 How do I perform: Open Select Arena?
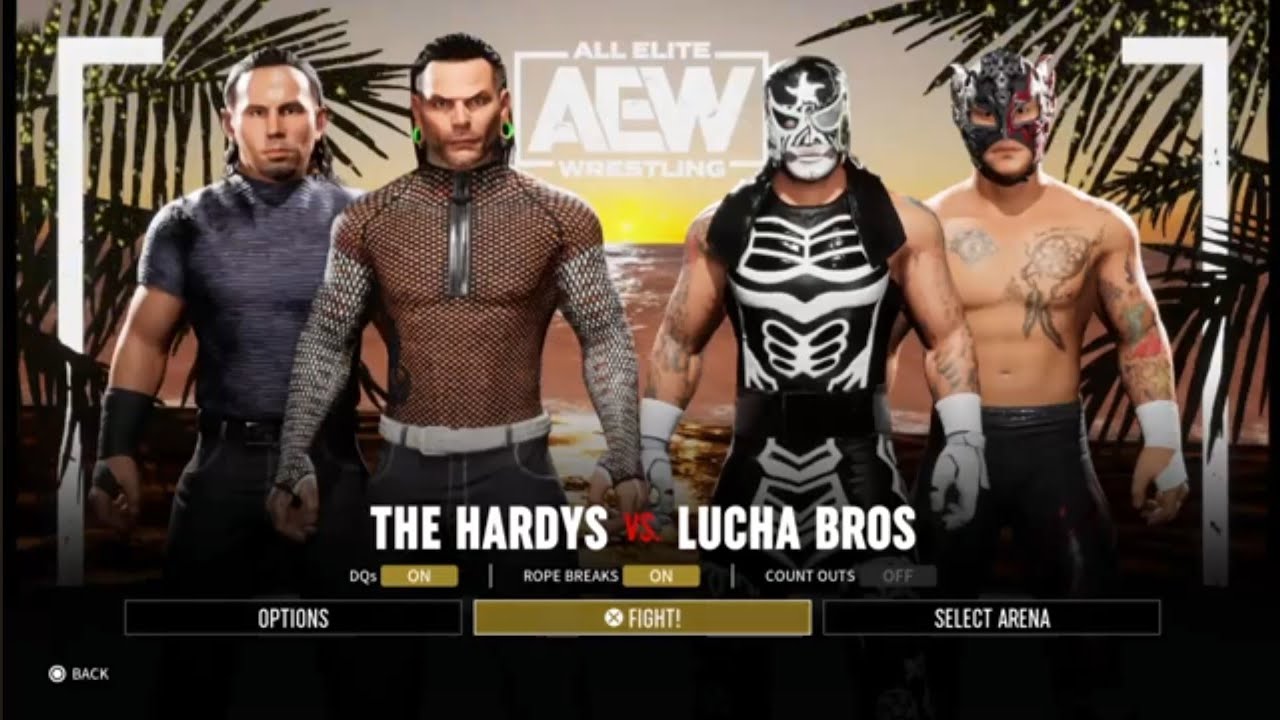[x=991, y=618]
